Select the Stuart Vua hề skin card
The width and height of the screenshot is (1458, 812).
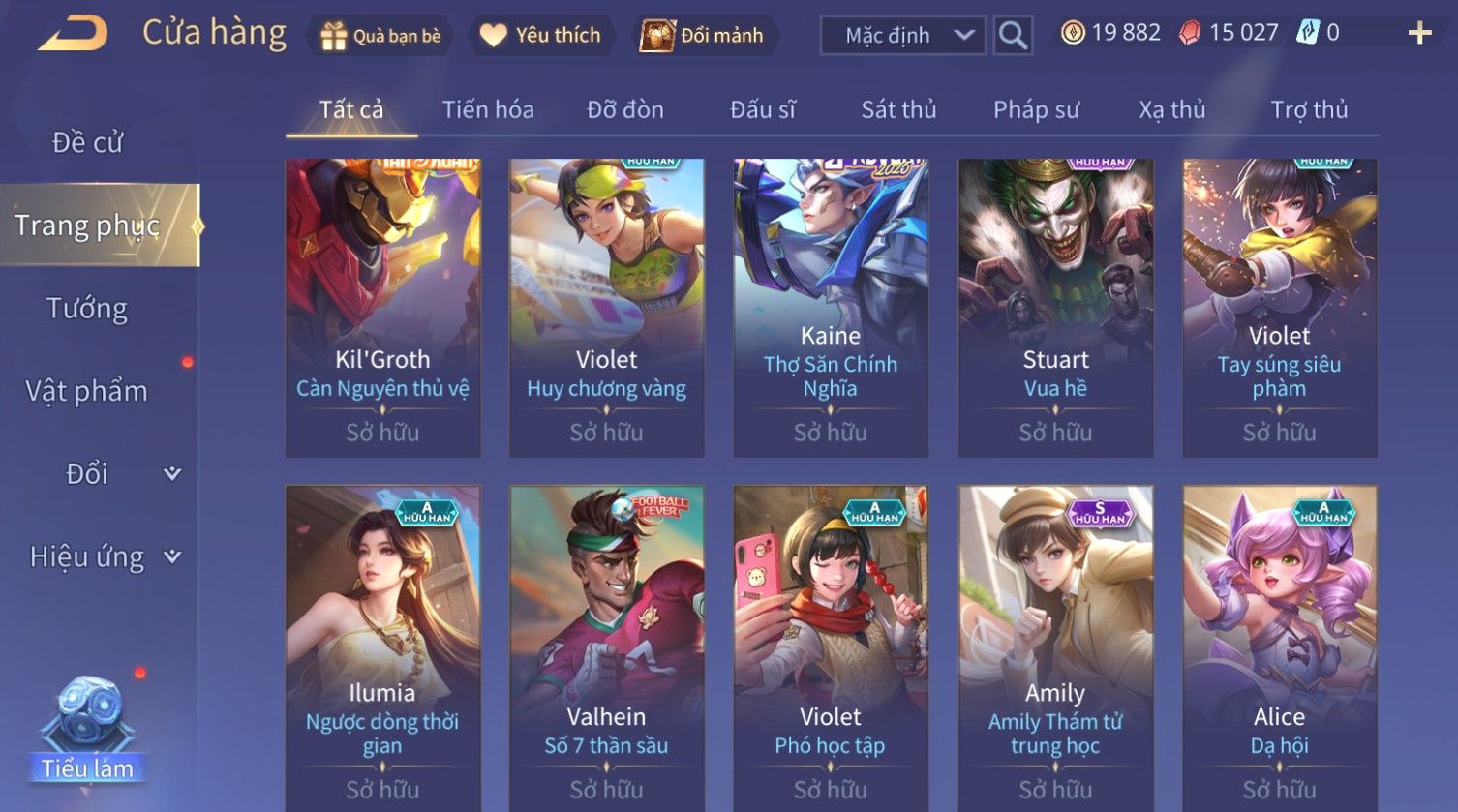pos(1055,308)
